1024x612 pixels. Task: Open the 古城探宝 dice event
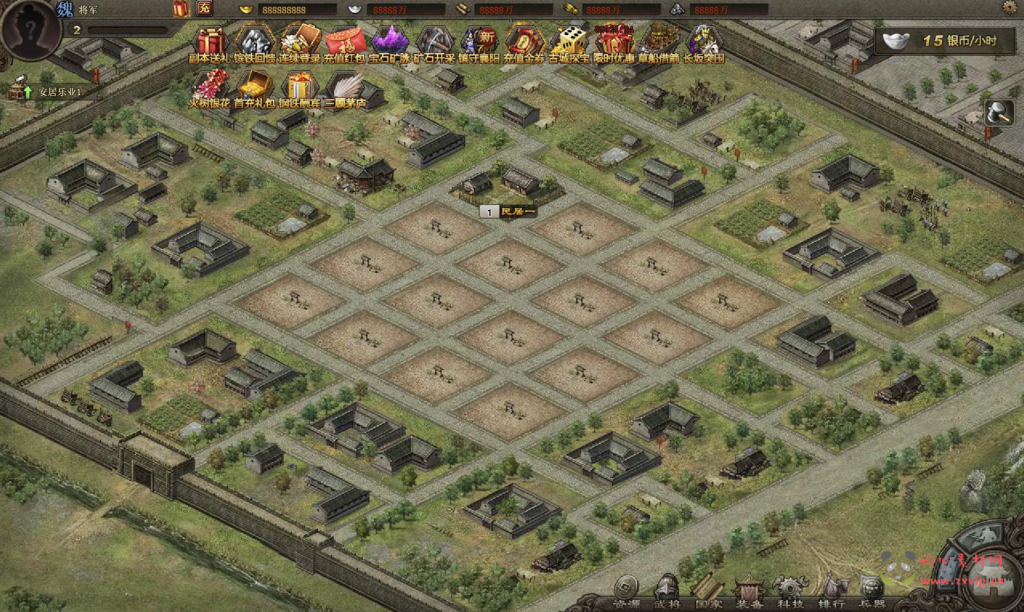[570, 43]
